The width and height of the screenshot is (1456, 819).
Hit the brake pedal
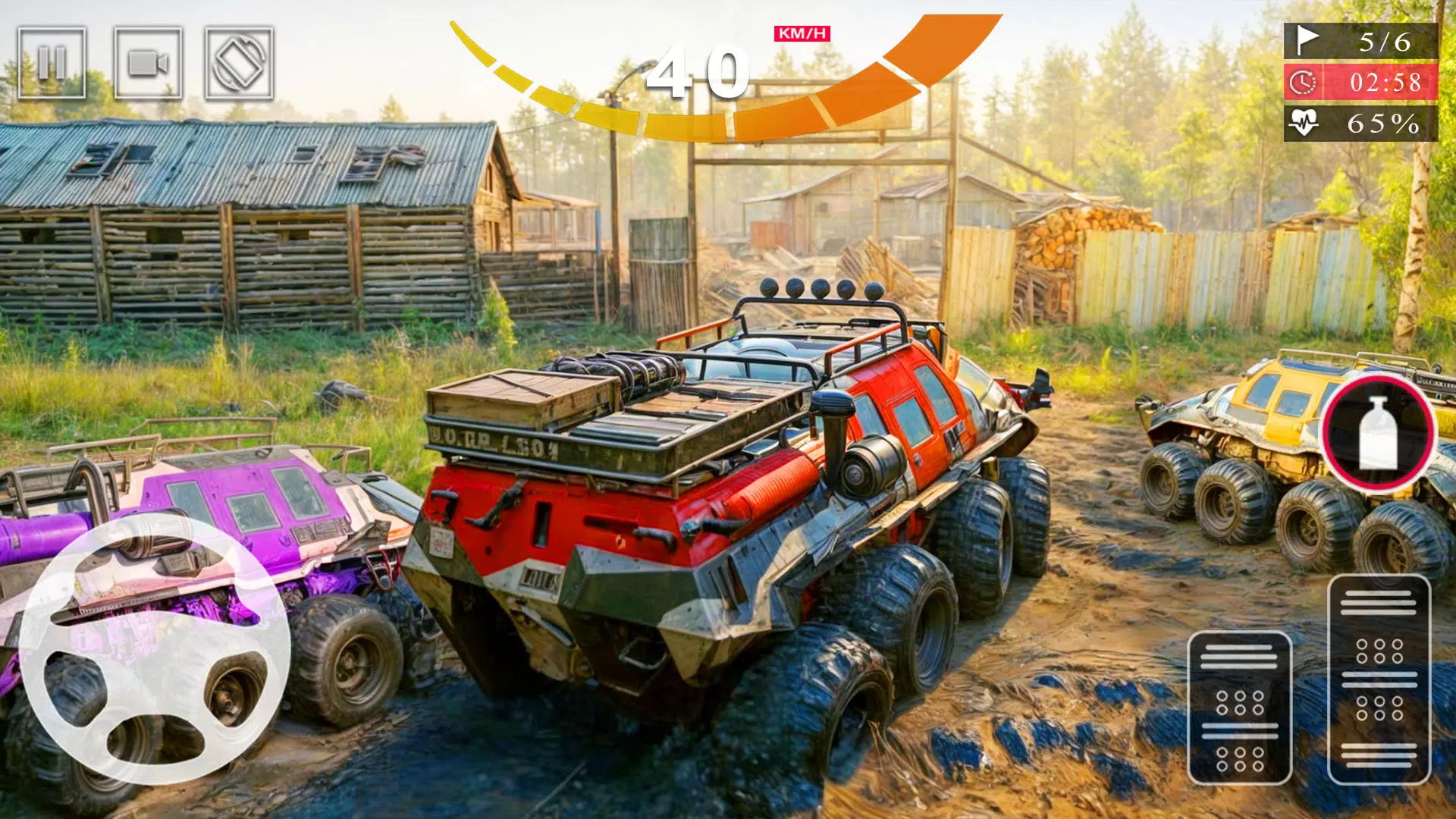tap(1239, 708)
